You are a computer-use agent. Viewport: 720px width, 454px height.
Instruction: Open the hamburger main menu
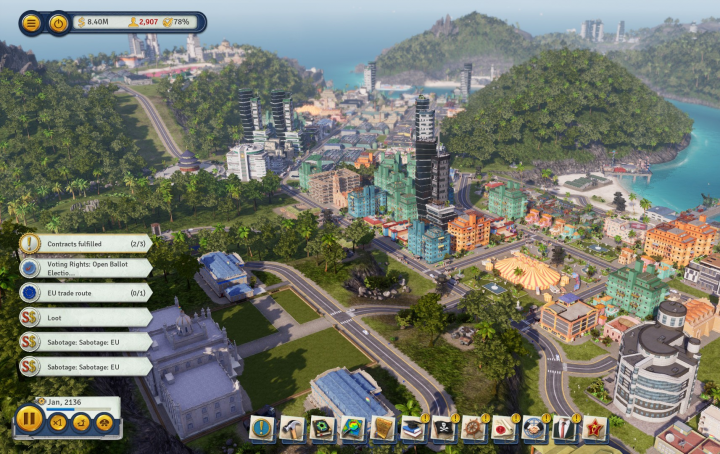[32, 22]
